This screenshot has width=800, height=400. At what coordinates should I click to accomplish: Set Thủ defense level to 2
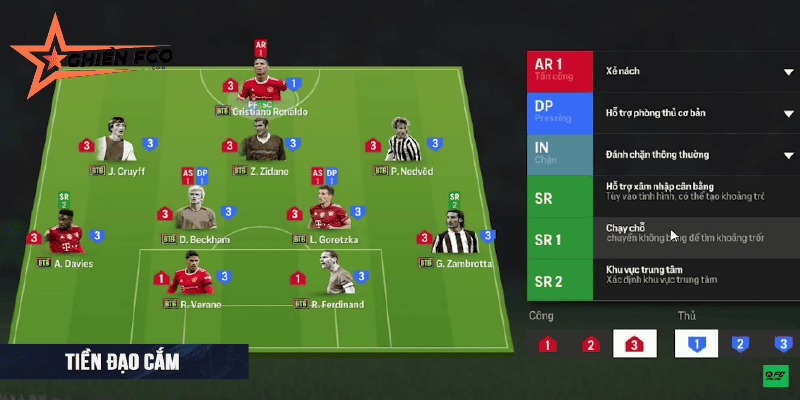pos(741,345)
